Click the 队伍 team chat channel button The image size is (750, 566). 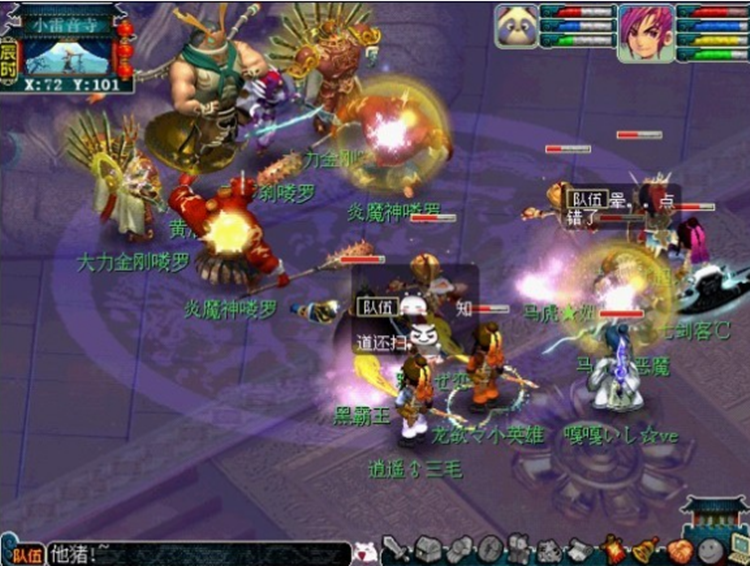24,553
